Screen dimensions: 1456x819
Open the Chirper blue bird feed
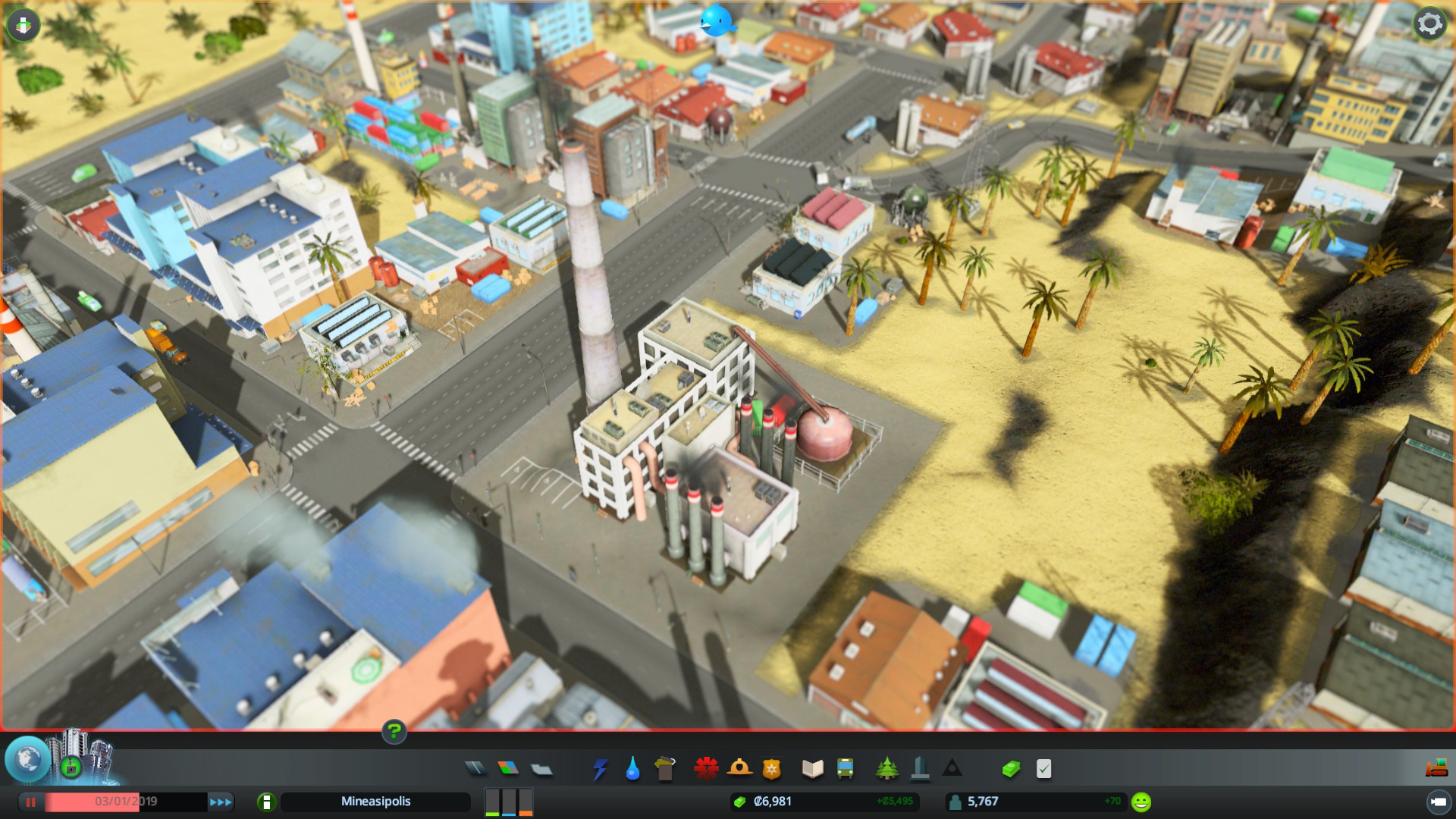[716, 21]
